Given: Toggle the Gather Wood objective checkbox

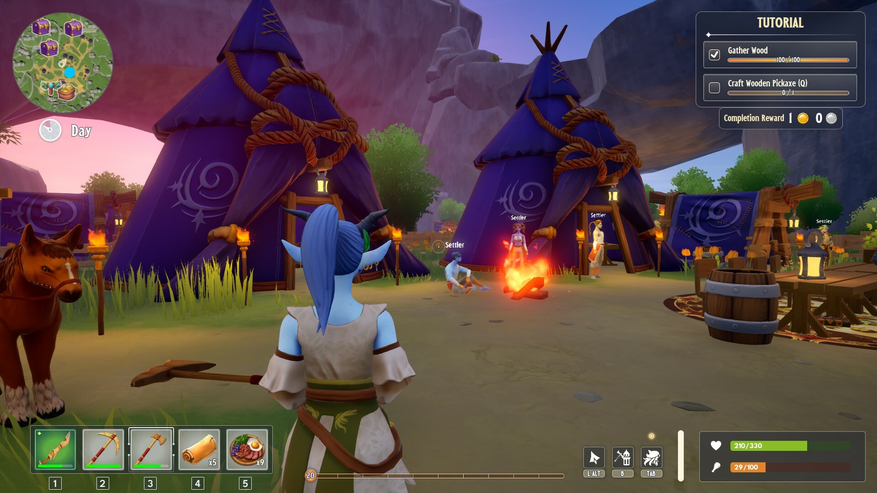Looking at the screenshot, I should coord(714,55).
